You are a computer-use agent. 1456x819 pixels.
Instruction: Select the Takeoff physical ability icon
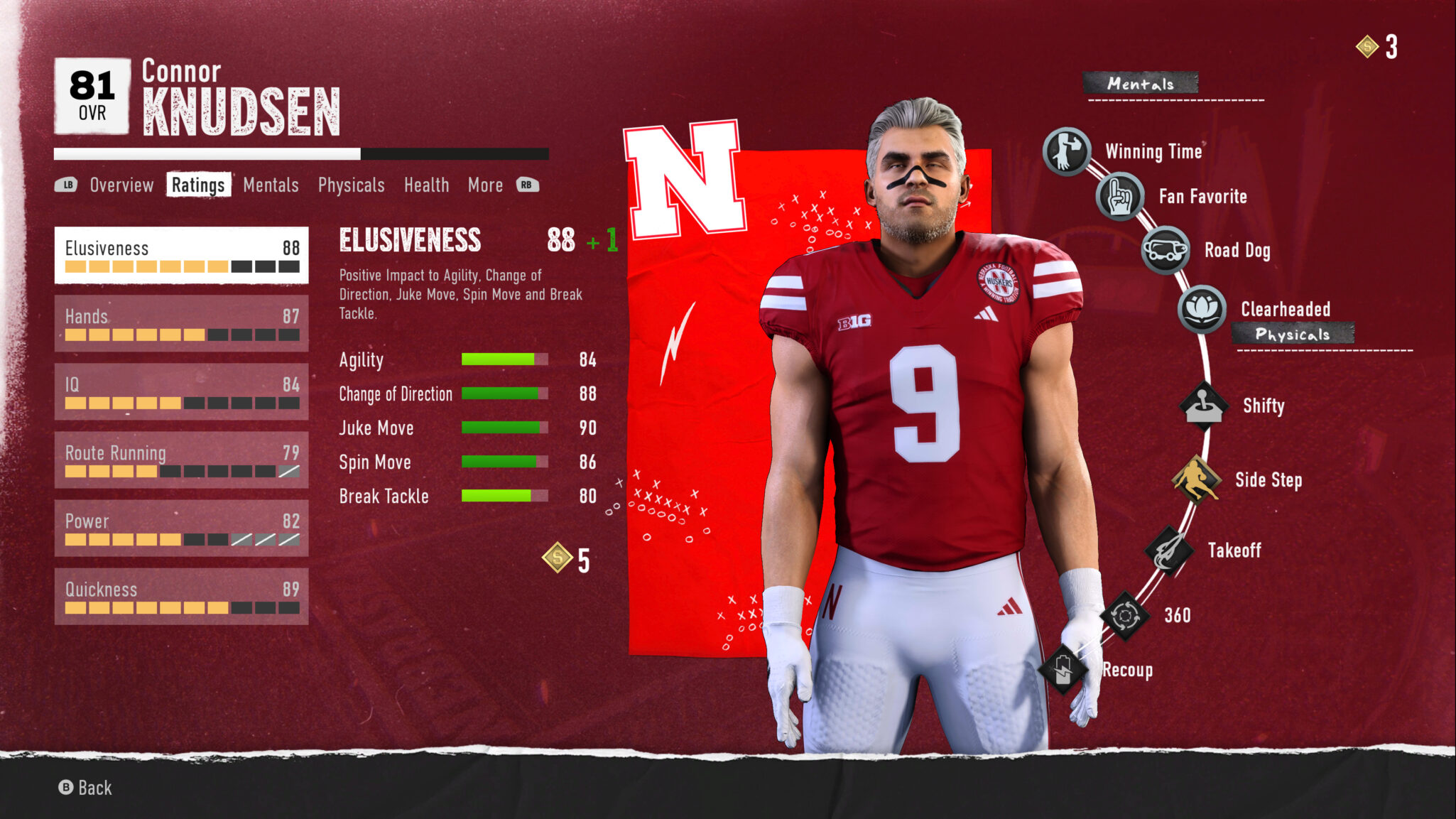1170,548
